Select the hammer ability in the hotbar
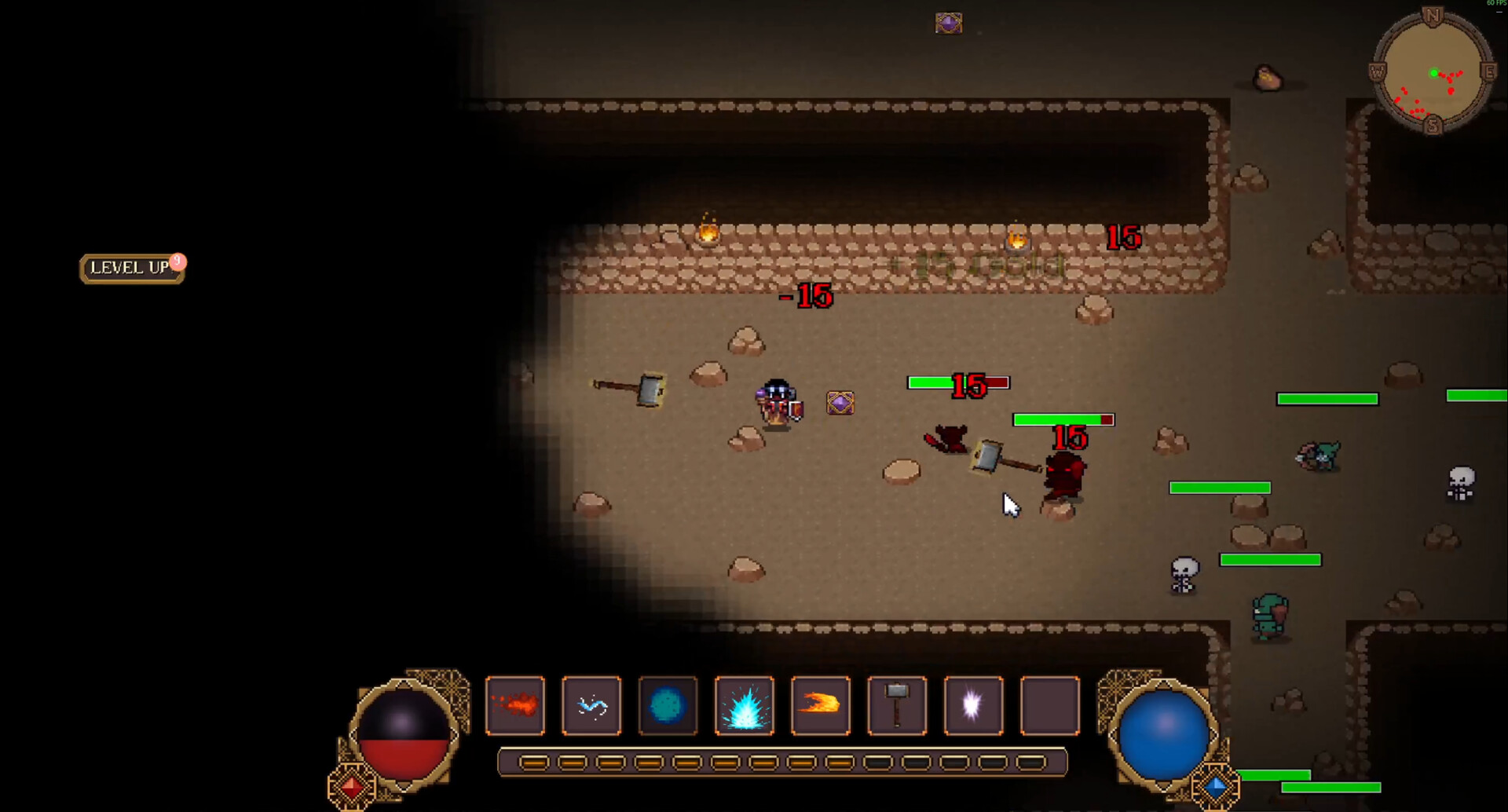The height and width of the screenshot is (812, 1508). (x=897, y=705)
